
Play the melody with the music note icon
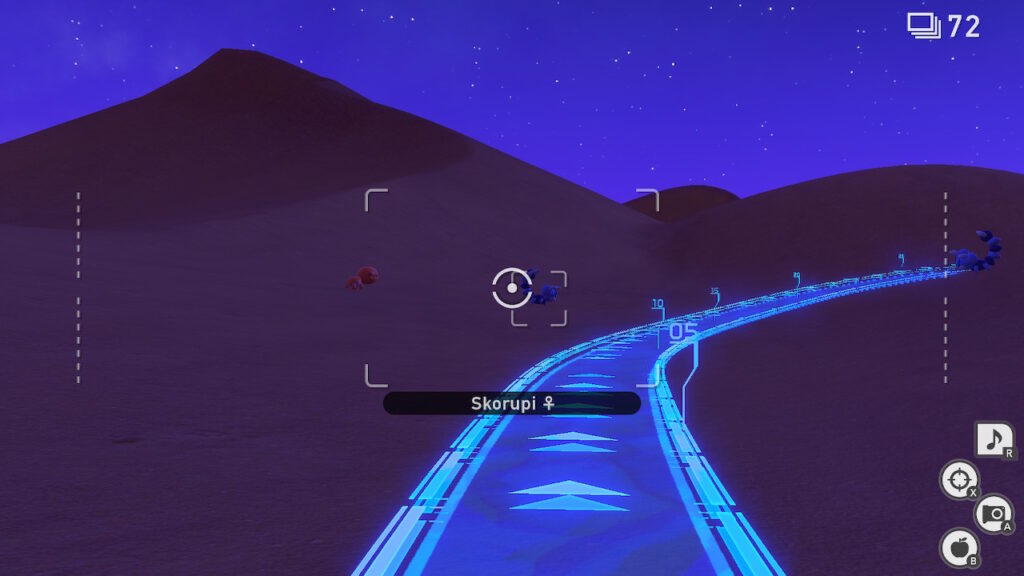pos(994,440)
